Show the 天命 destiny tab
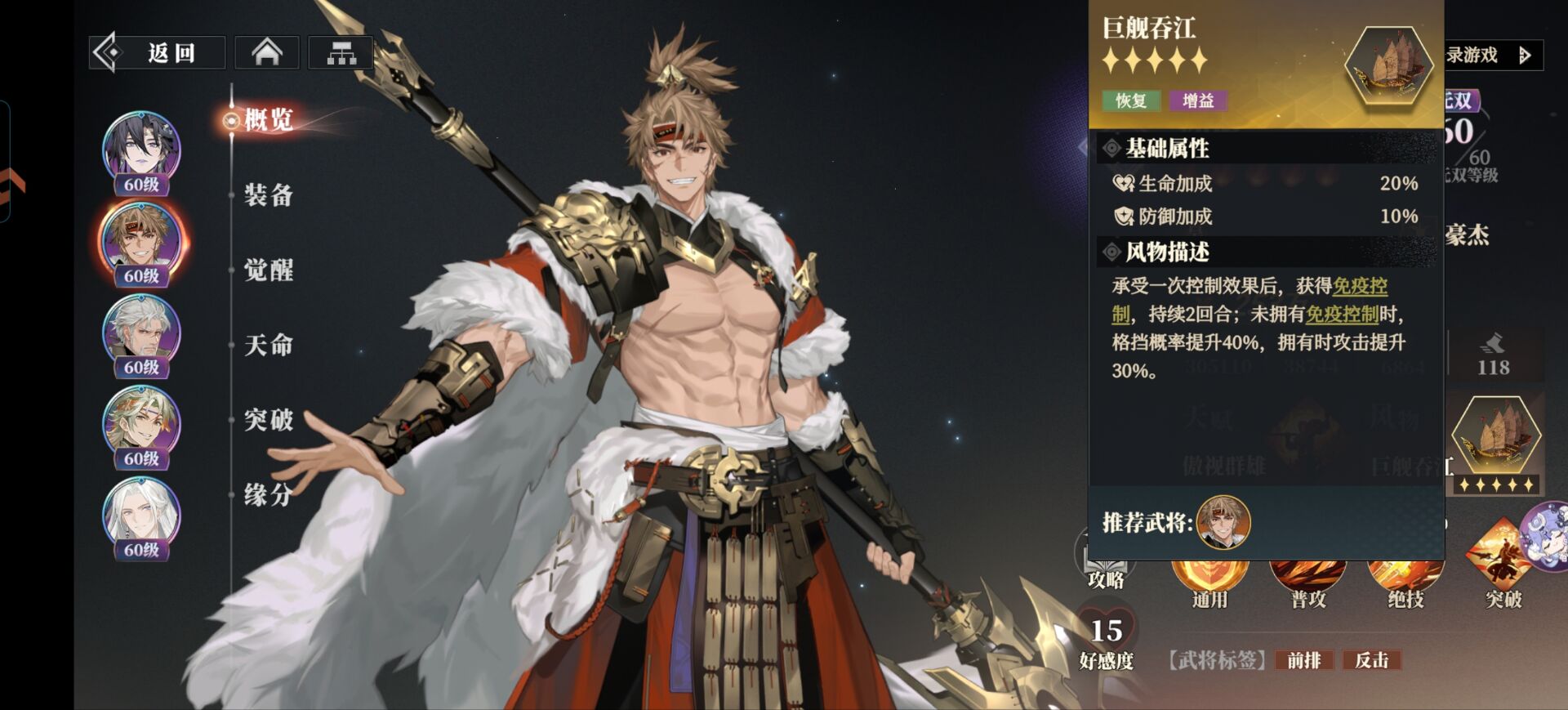This screenshot has height=710, width=1568. click(268, 345)
